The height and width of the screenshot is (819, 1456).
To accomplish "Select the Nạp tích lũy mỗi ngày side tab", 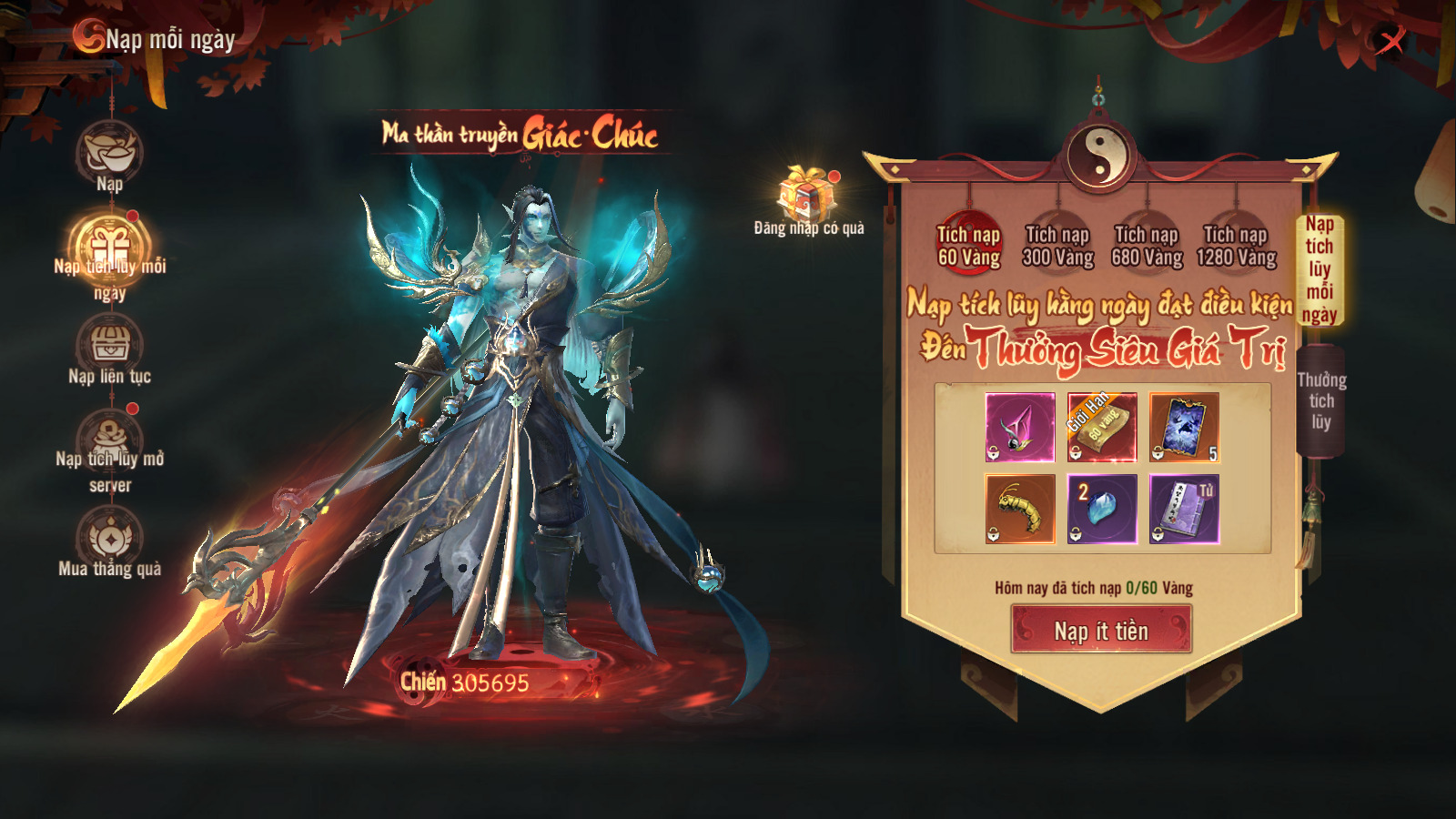I will click(x=1319, y=269).
